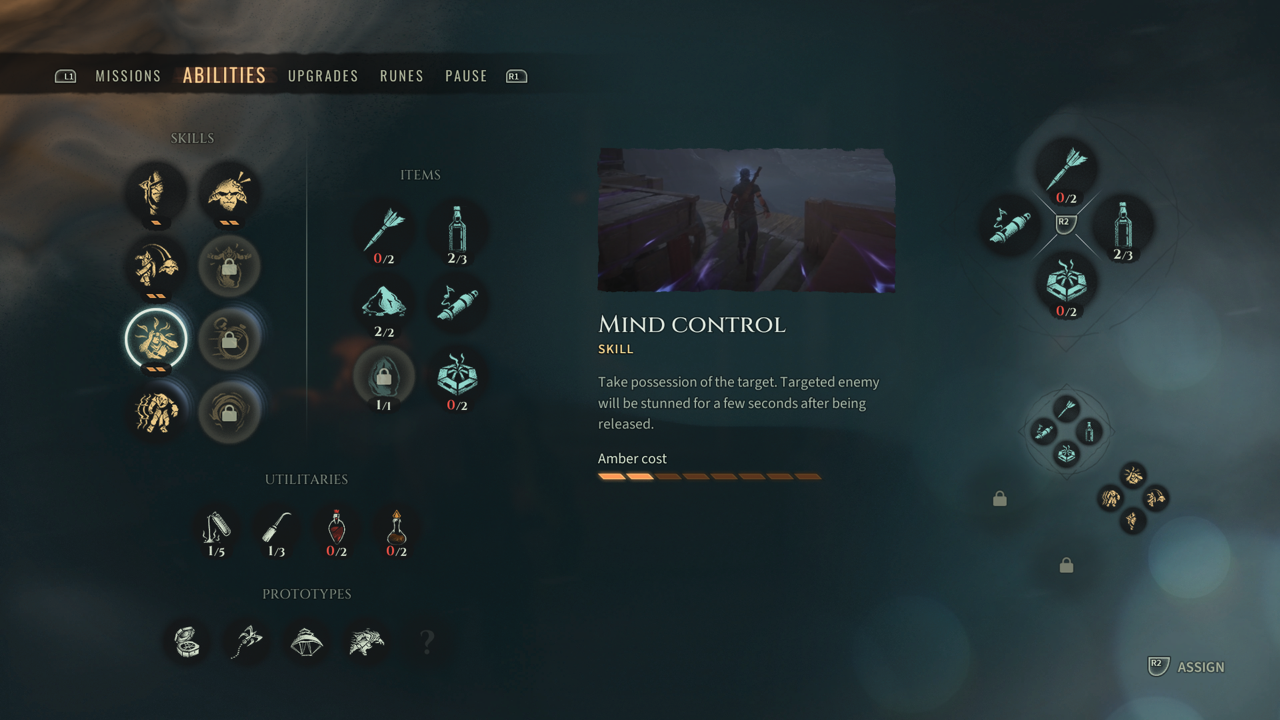
Task: Go to the Runes tab
Action: click(401, 76)
